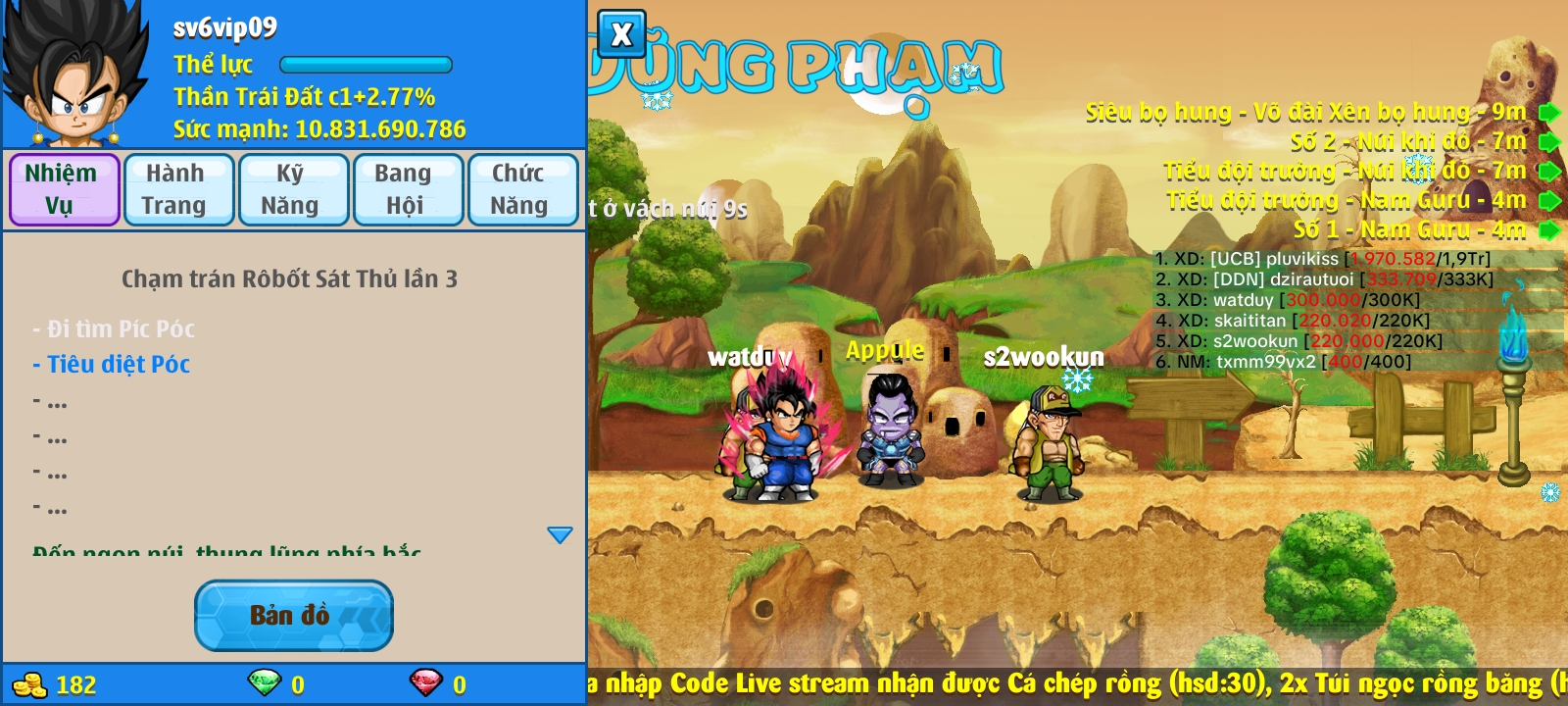Select the Tiêu diệt Póc quest step
The image size is (1568, 706).
(119, 365)
